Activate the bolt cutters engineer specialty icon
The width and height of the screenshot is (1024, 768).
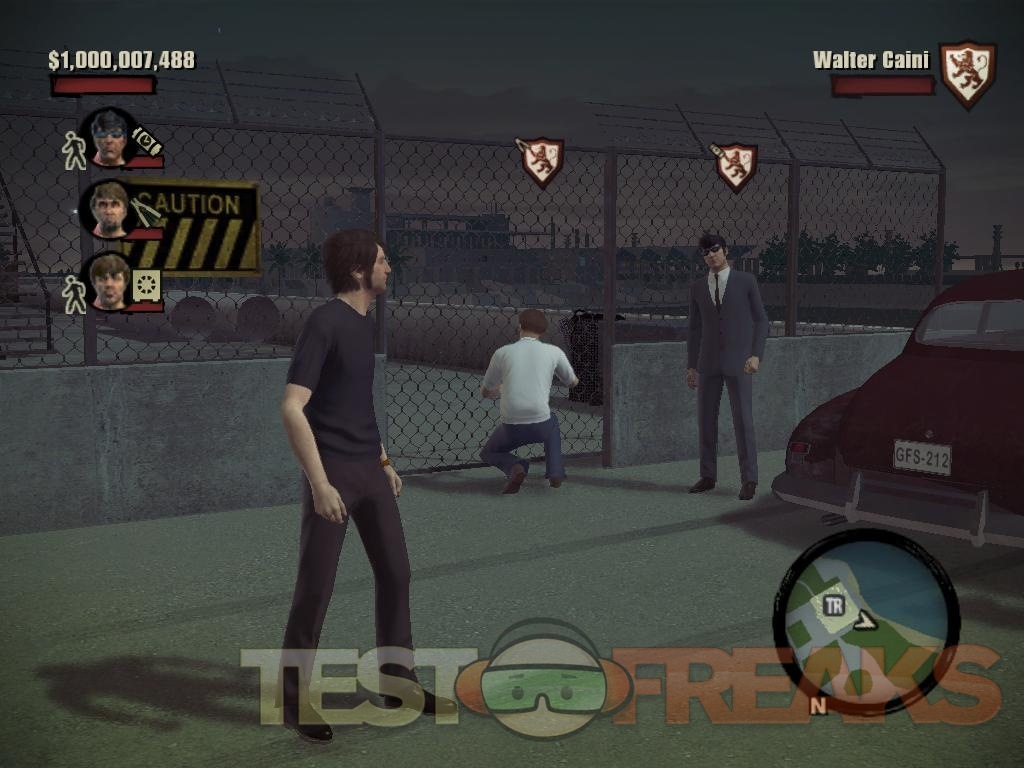click(146, 211)
